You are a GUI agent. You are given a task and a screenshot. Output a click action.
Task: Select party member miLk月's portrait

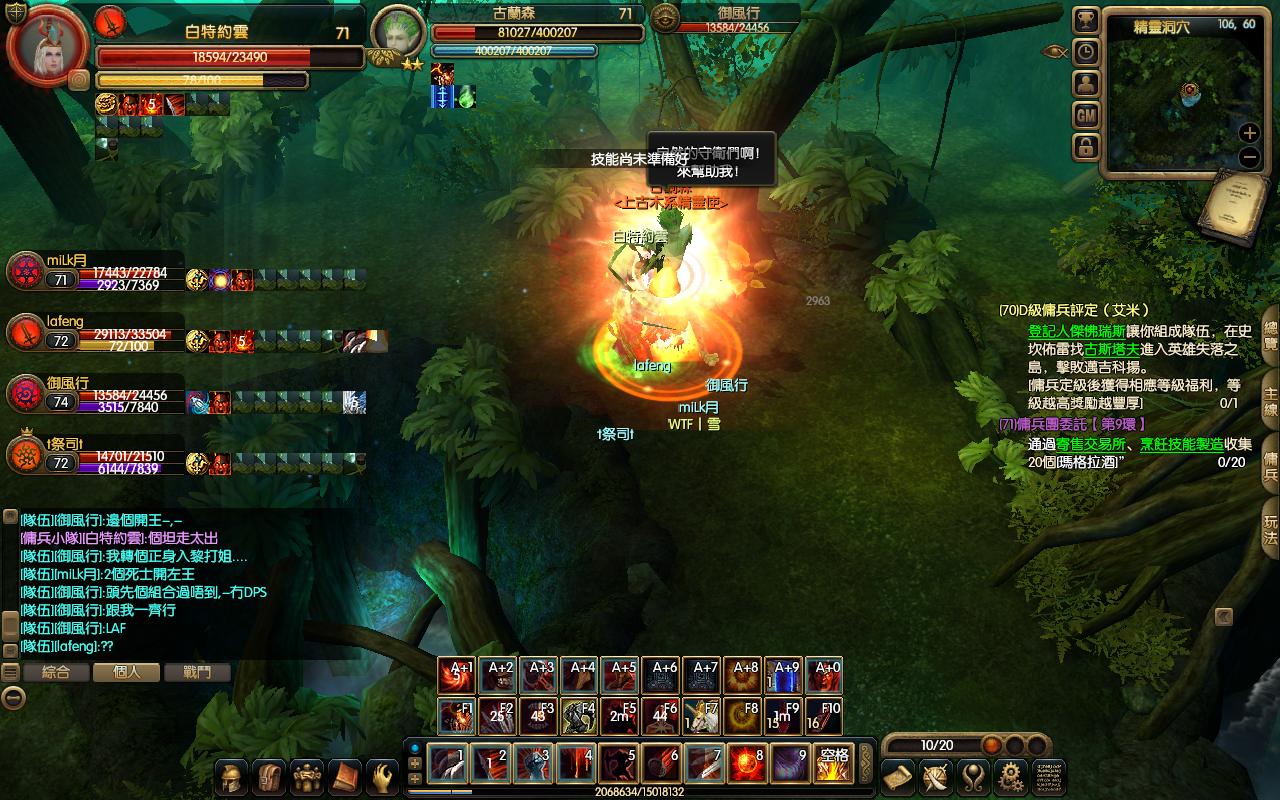click(24, 272)
